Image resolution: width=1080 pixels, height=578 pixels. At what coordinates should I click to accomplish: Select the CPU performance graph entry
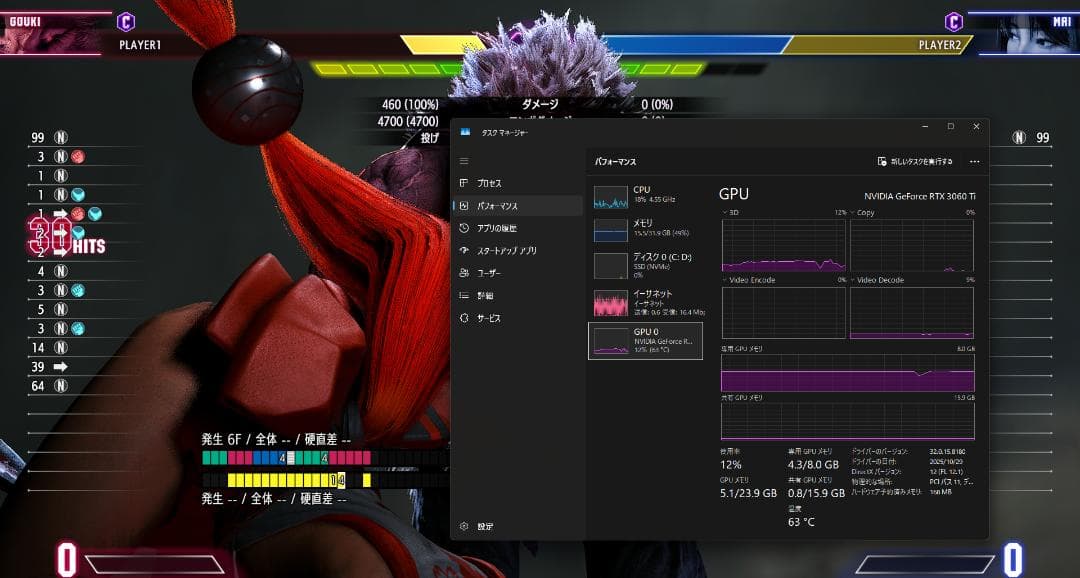pos(645,195)
